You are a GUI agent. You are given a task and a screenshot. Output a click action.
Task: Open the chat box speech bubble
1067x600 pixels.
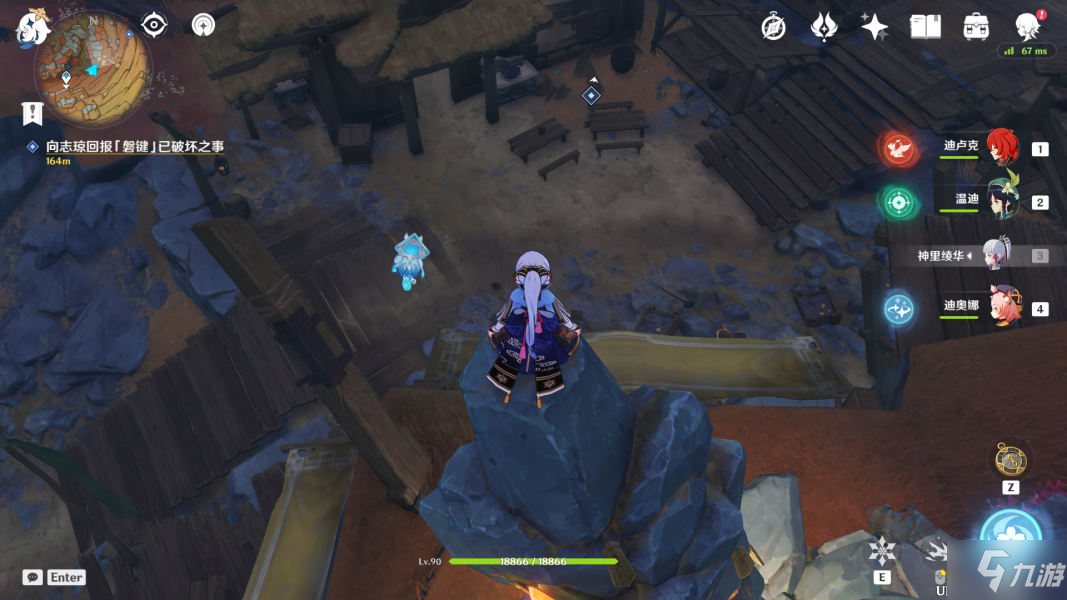coord(33,577)
